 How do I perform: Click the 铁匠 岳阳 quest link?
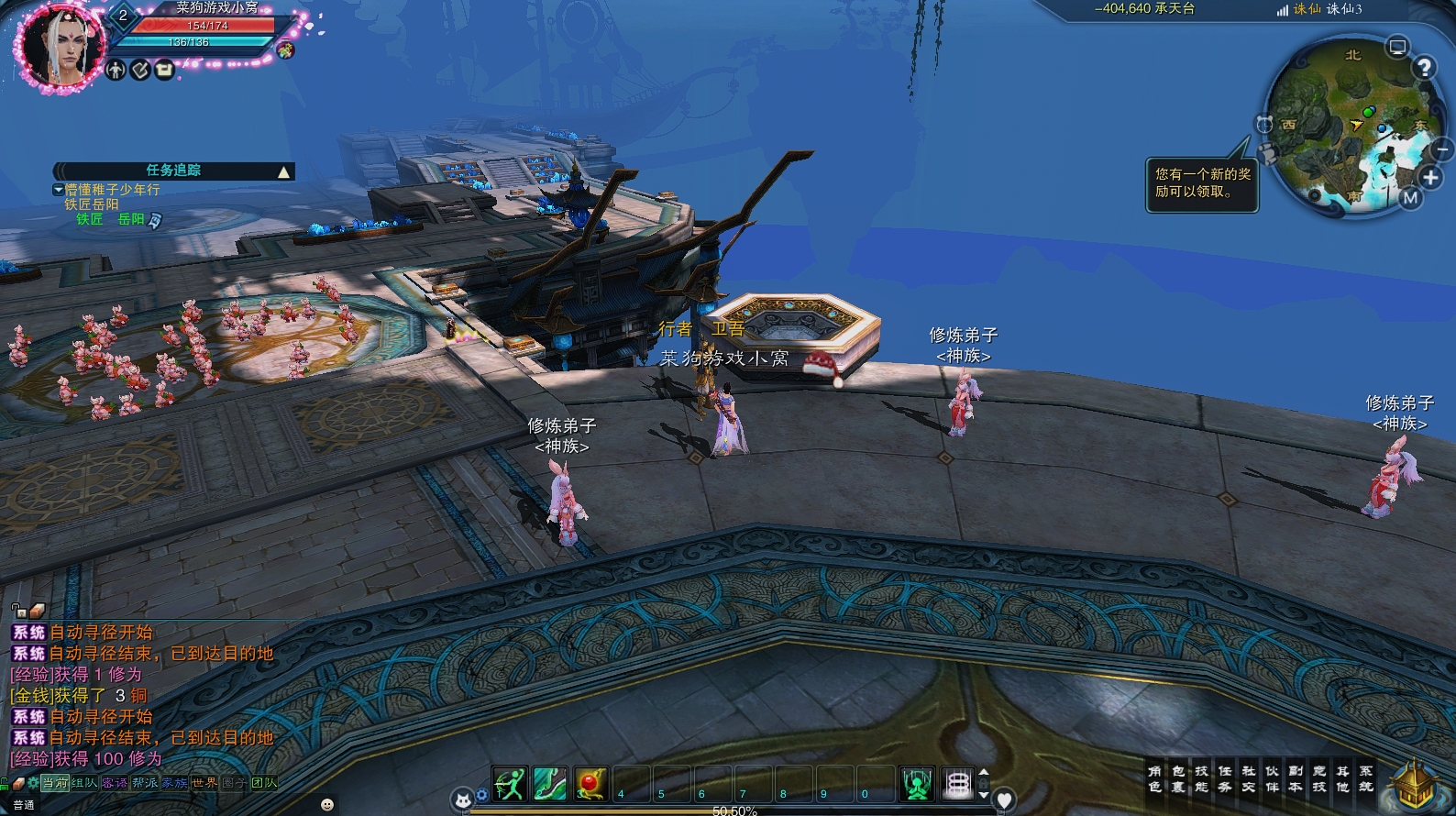(x=111, y=219)
